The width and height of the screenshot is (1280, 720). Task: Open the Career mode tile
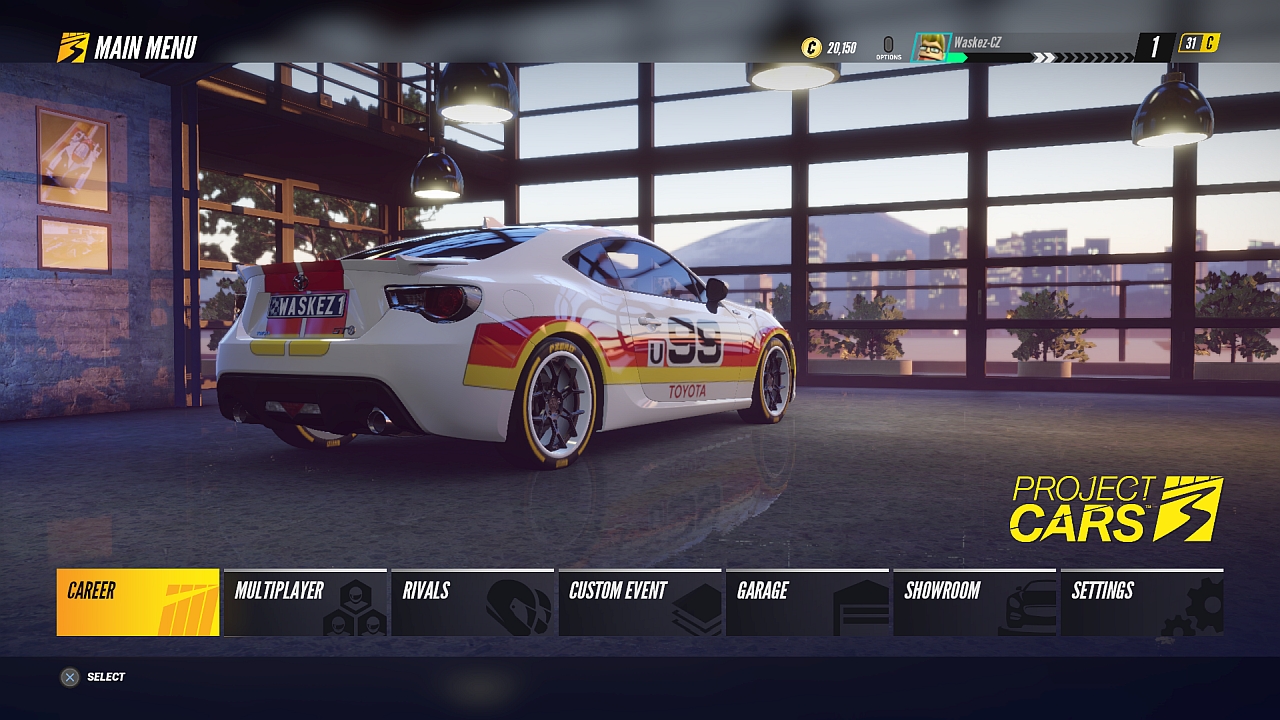(x=138, y=602)
